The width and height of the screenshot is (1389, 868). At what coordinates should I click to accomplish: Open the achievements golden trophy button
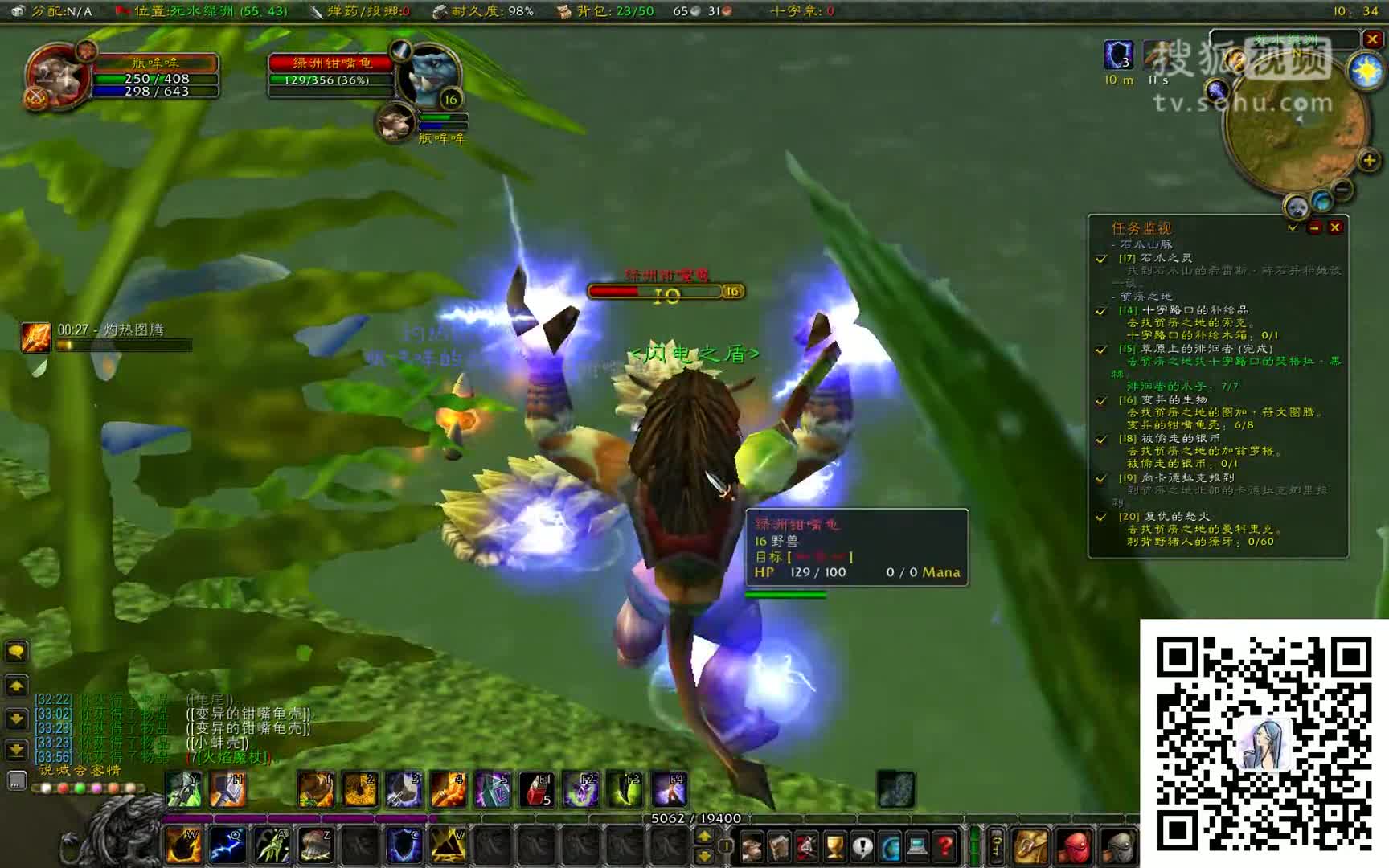(834, 846)
